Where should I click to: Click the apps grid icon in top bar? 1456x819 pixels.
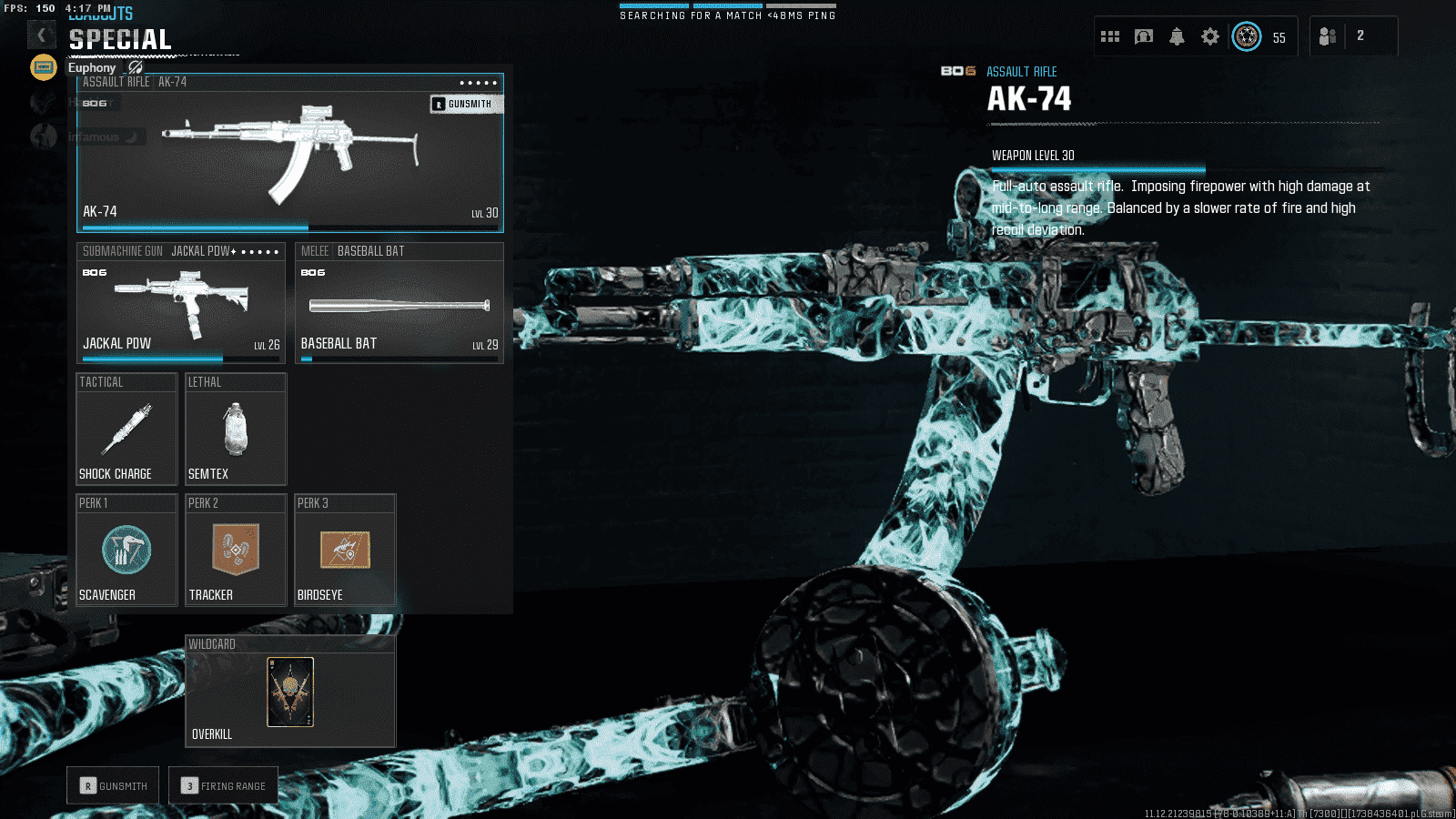pyautogui.click(x=1110, y=35)
